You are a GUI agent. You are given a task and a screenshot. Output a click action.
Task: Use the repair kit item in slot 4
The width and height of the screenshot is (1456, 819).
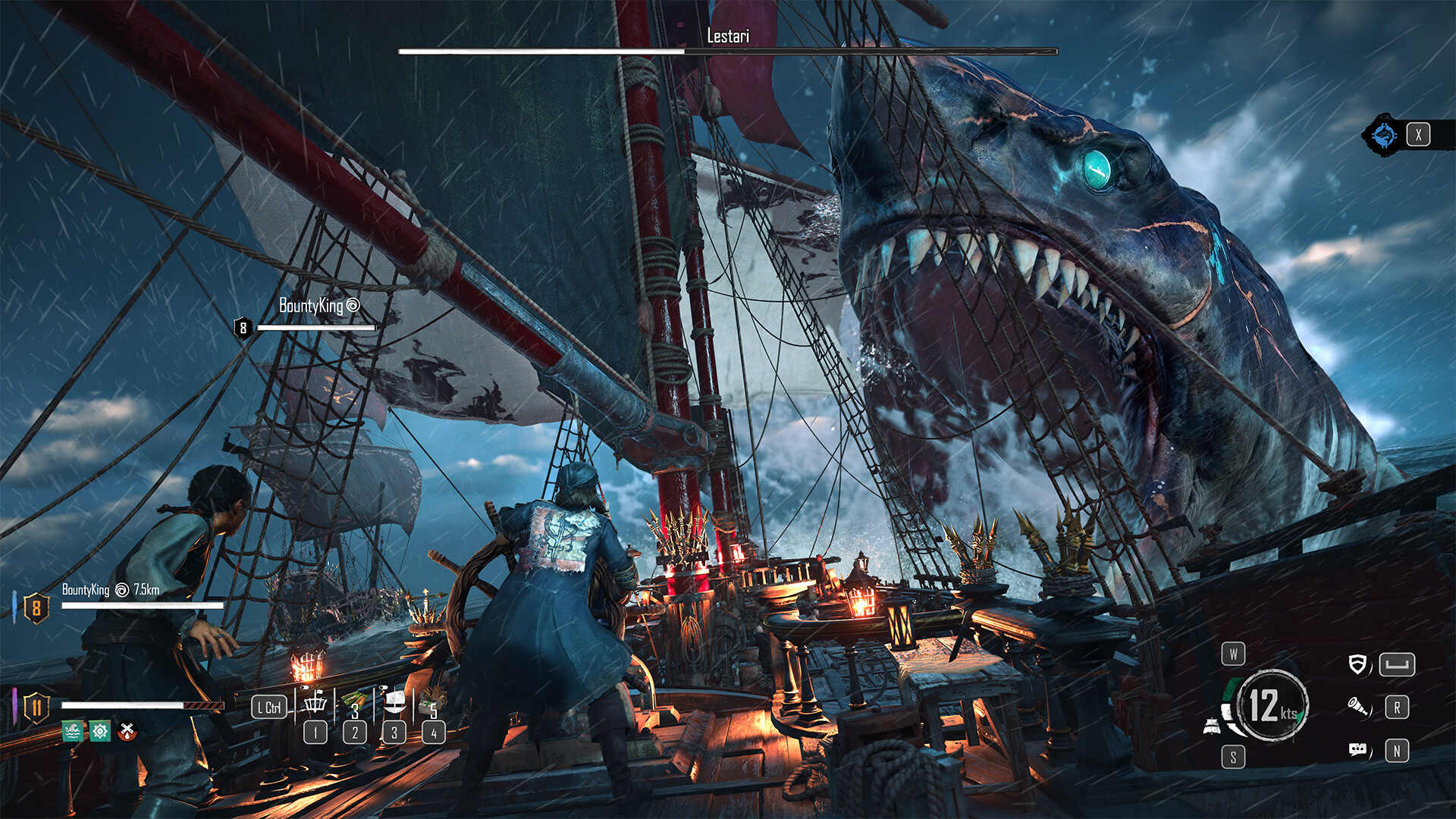coord(431,700)
